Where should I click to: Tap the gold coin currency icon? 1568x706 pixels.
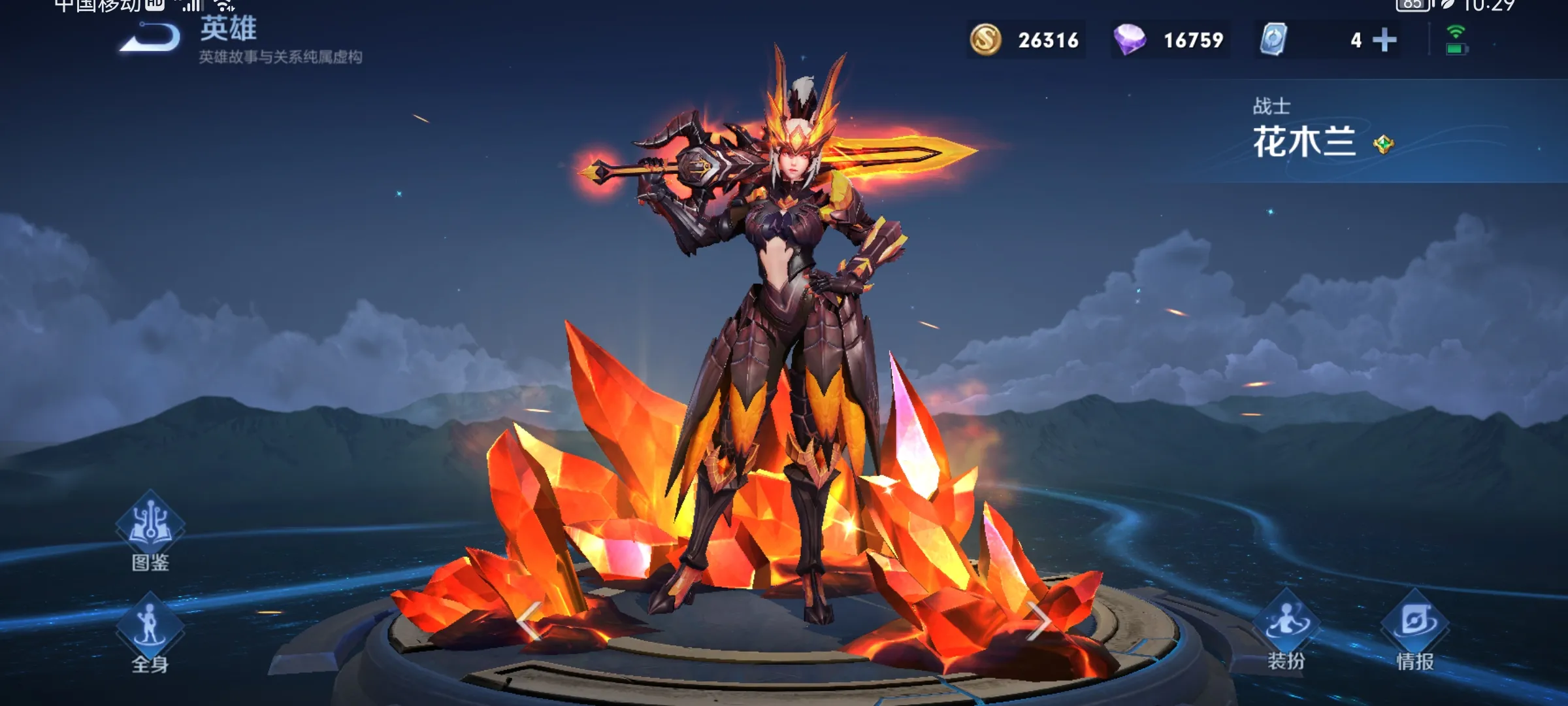click(985, 40)
